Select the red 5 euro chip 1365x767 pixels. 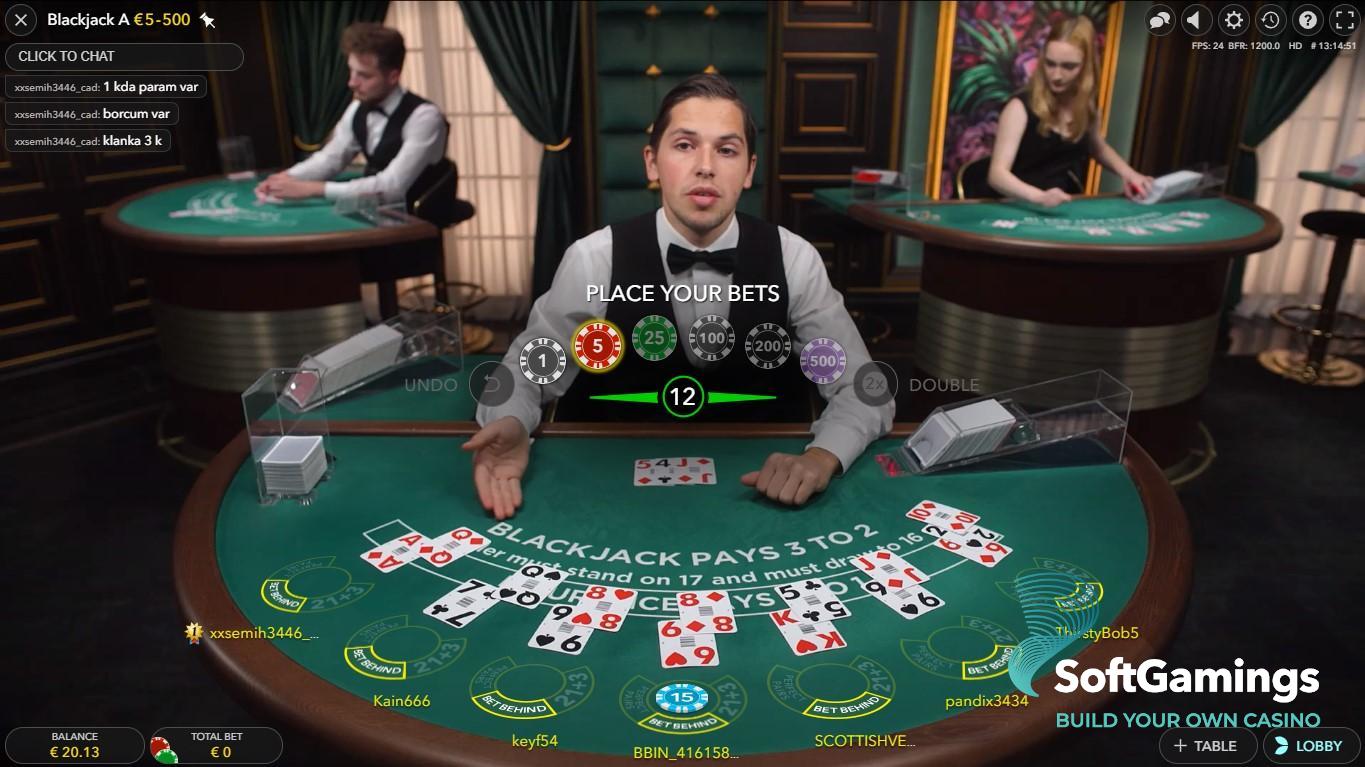(596, 343)
